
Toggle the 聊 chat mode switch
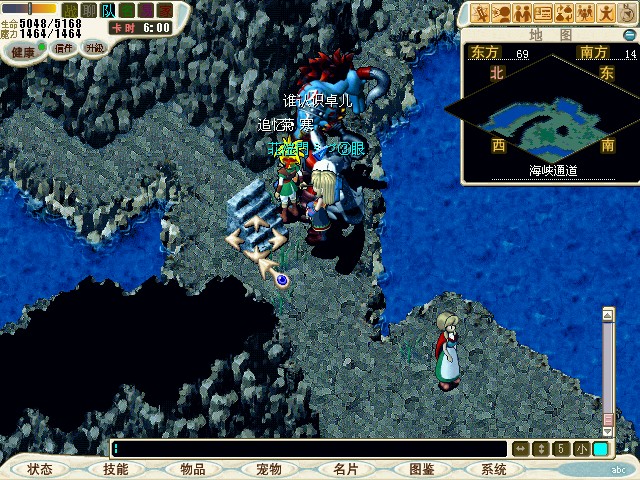(88, 9)
